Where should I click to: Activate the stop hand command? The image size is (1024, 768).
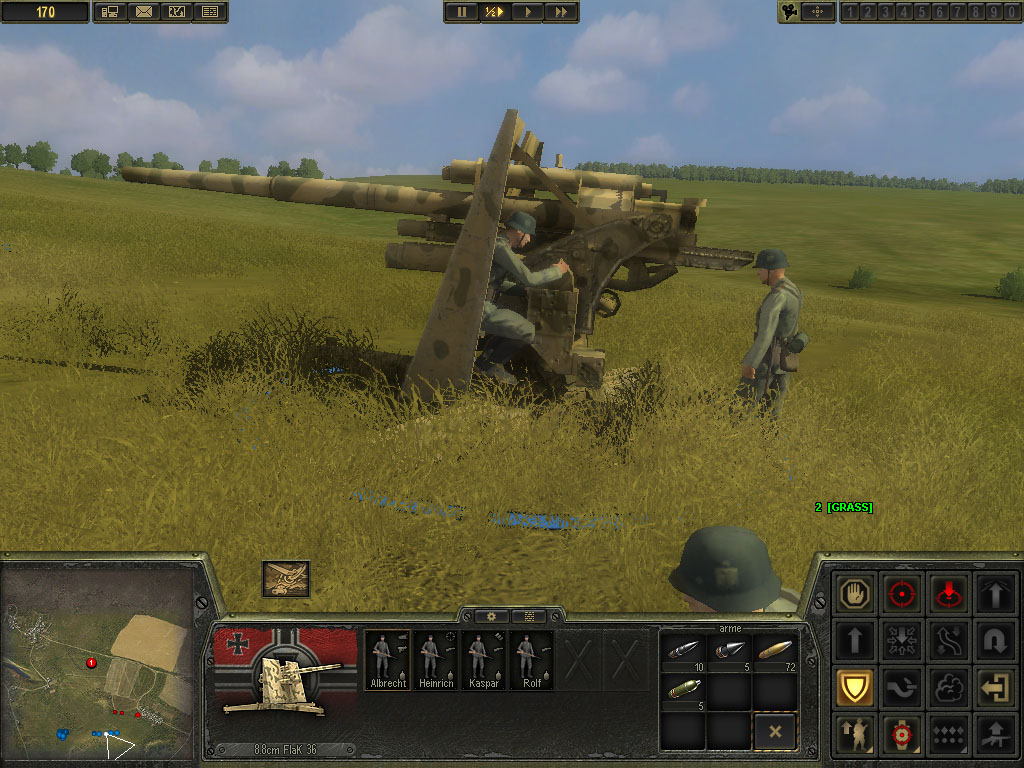[856, 593]
